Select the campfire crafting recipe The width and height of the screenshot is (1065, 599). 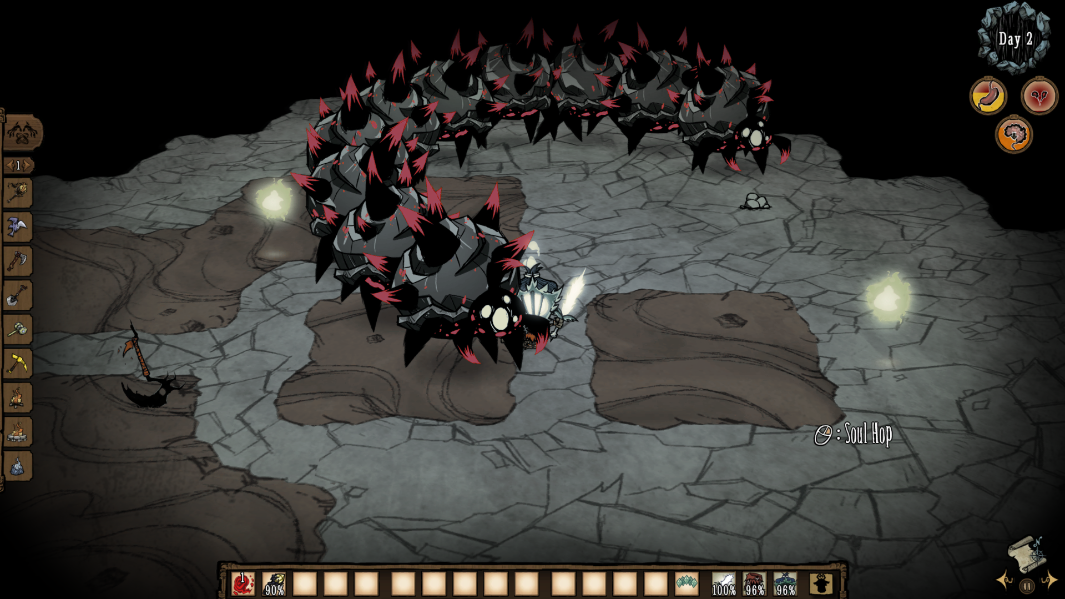click(x=18, y=398)
